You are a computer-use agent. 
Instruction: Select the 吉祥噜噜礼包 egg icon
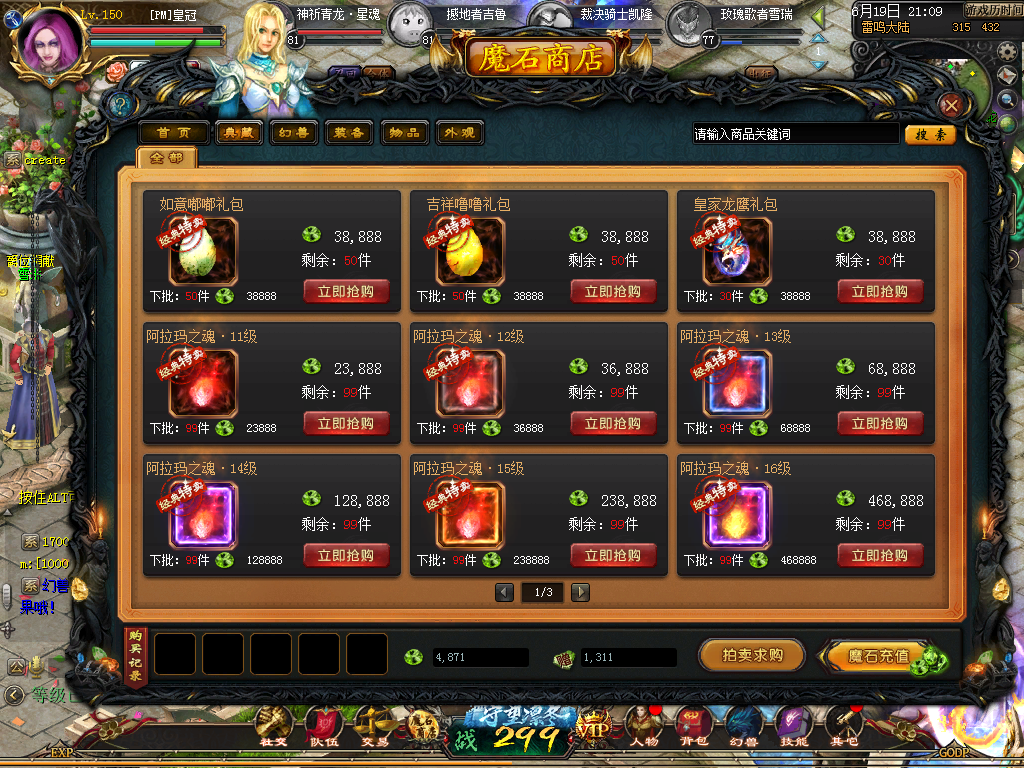point(470,252)
